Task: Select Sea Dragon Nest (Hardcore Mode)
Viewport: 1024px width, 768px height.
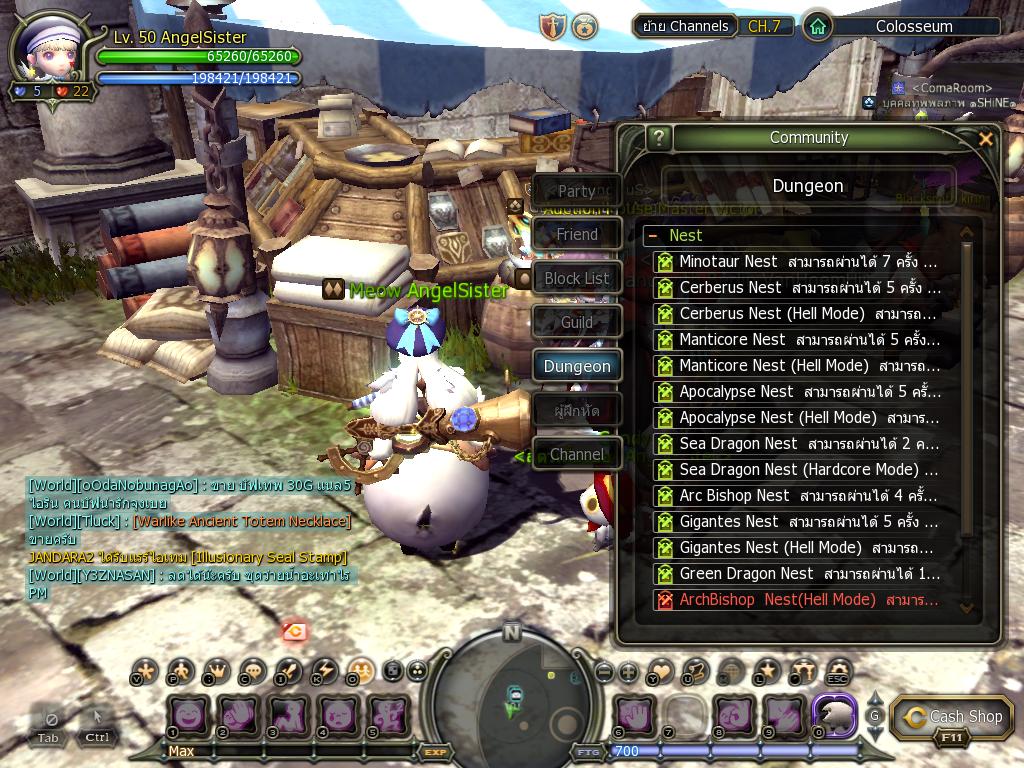Action: (800, 470)
